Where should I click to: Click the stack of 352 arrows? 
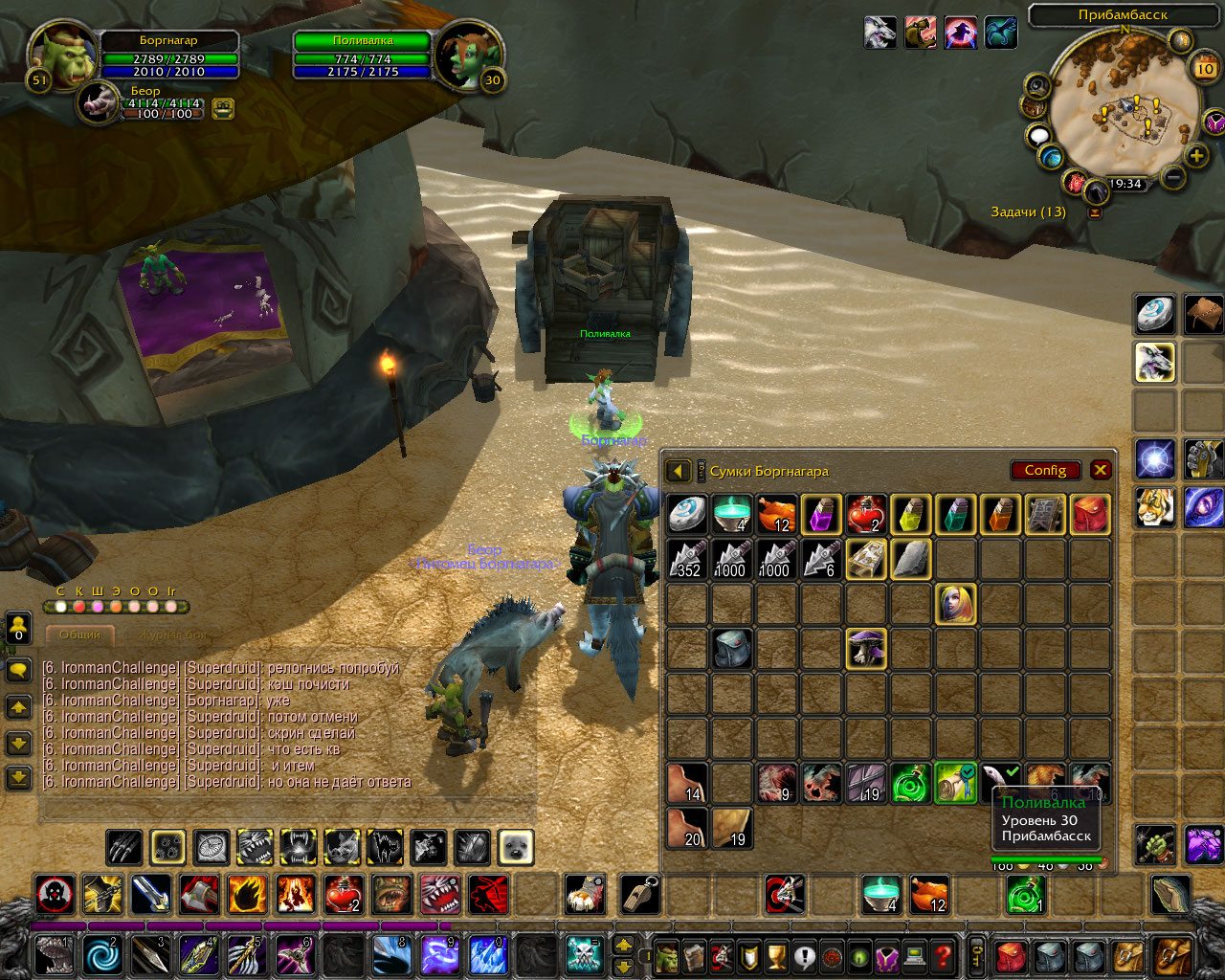[x=686, y=559]
